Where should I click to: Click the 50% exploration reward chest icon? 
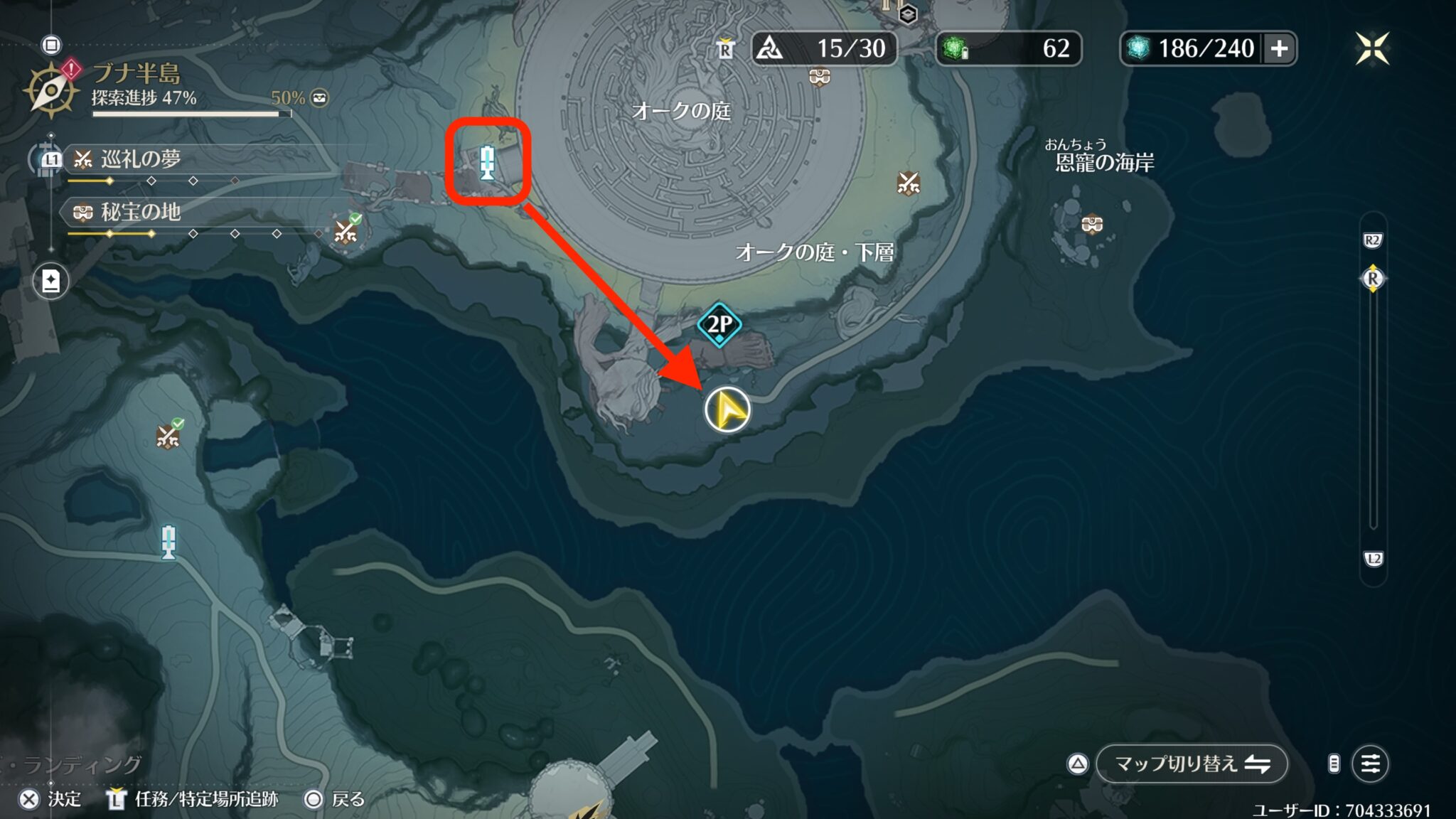pyautogui.click(x=320, y=98)
